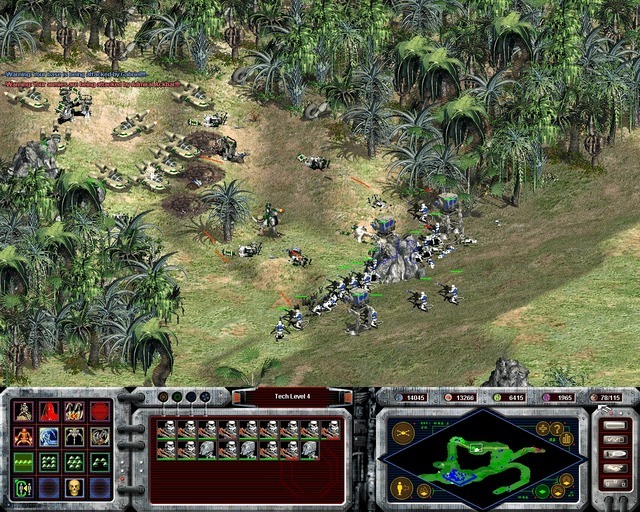Choose the horizontal line formation icon
Image resolution: width=640 pixels, height=512 pixels.
[x=23, y=462]
